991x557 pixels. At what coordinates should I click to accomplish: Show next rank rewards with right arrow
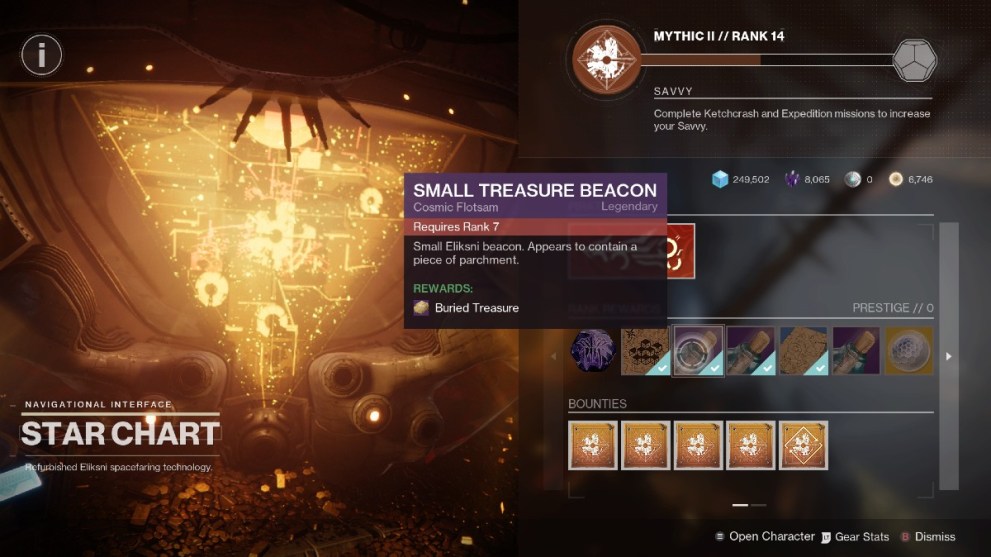(949, 355)
